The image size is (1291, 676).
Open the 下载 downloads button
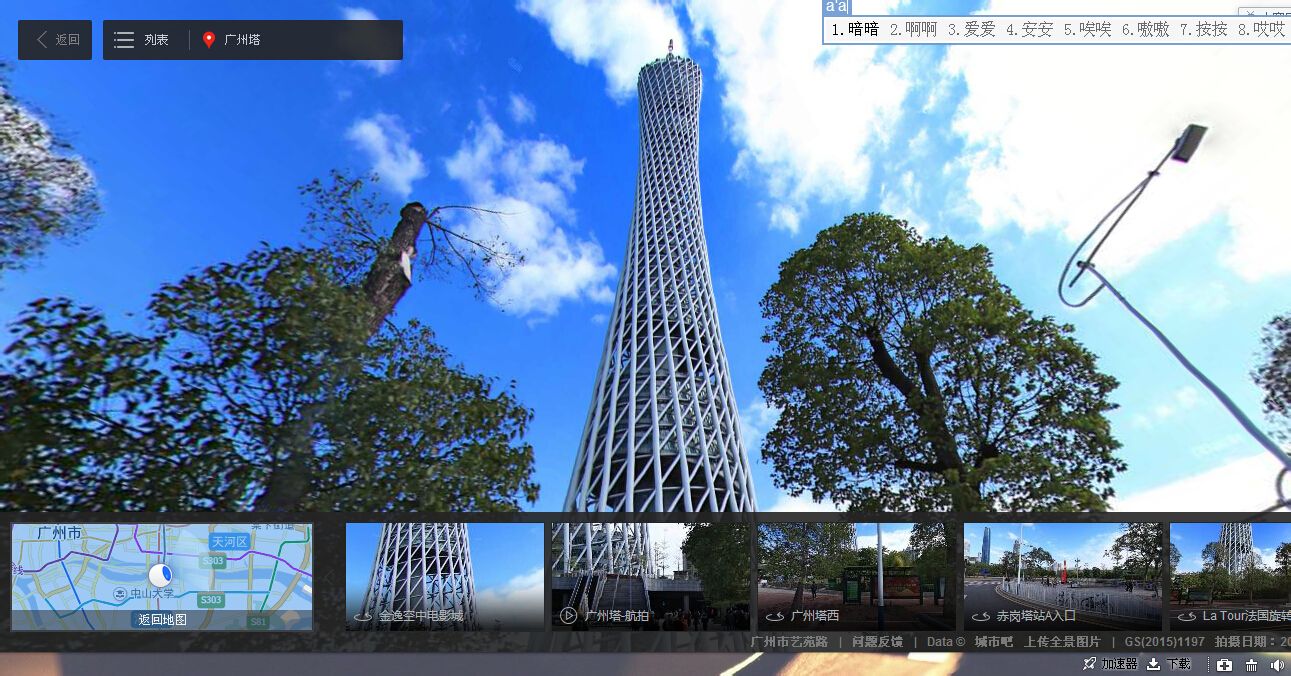tap(1169, 664)
